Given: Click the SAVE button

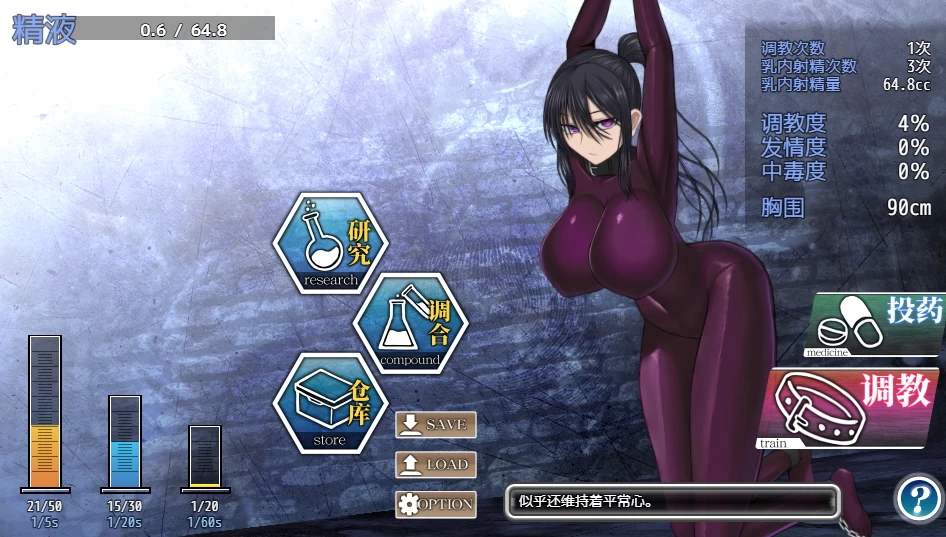Looking at the screenshot, I should (x=436, y=424).
